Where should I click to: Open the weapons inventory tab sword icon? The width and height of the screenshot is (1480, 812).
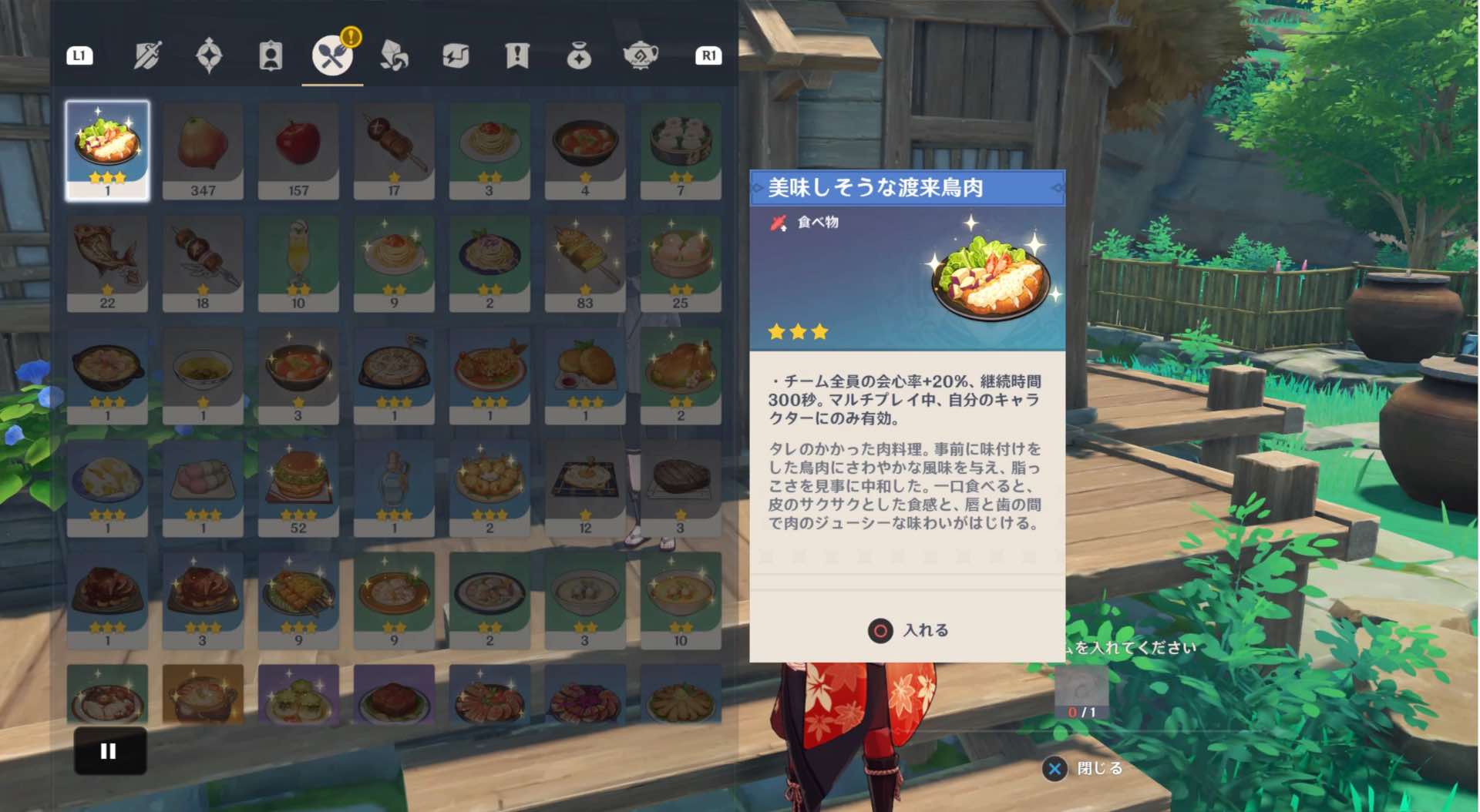[147, 55]
